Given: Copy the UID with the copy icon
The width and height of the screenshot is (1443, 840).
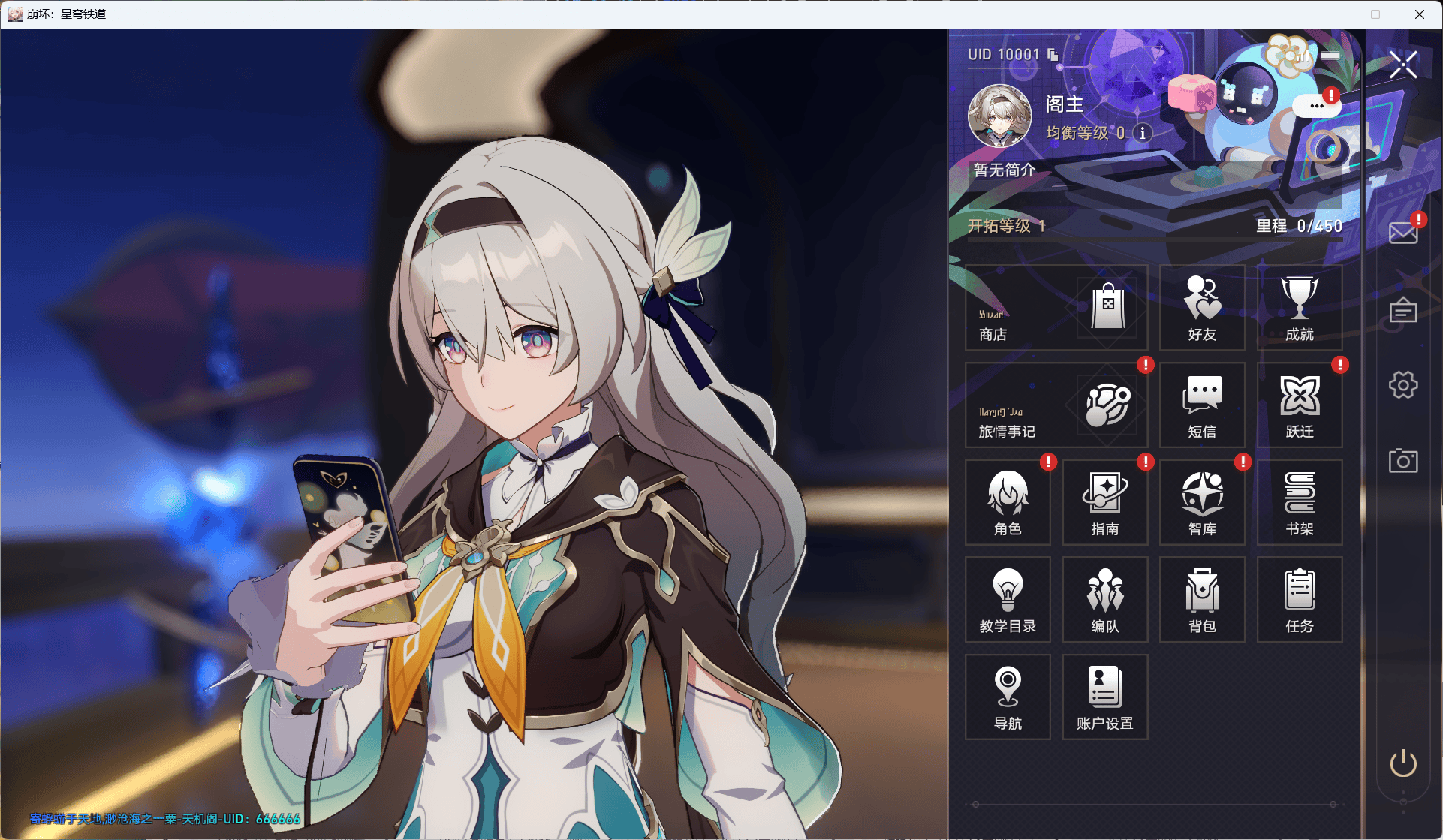Looking at the screenshot, I should click(x=1053, y=55).
